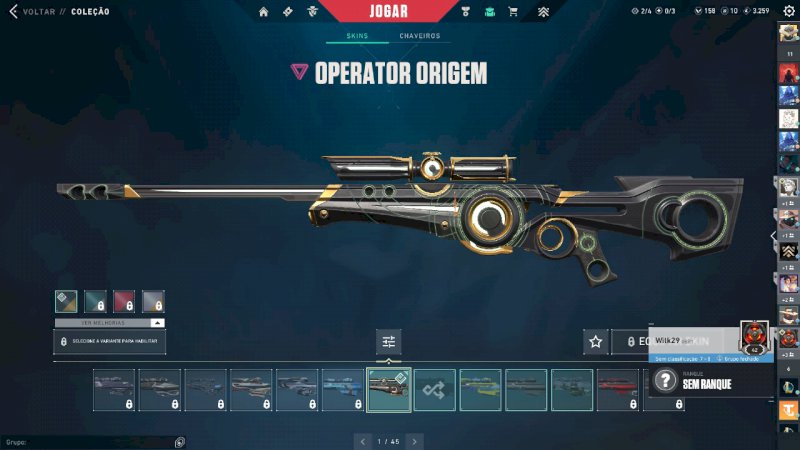Go to previous skin page arrow
800x450 pixels.
(x=363, y=440)
